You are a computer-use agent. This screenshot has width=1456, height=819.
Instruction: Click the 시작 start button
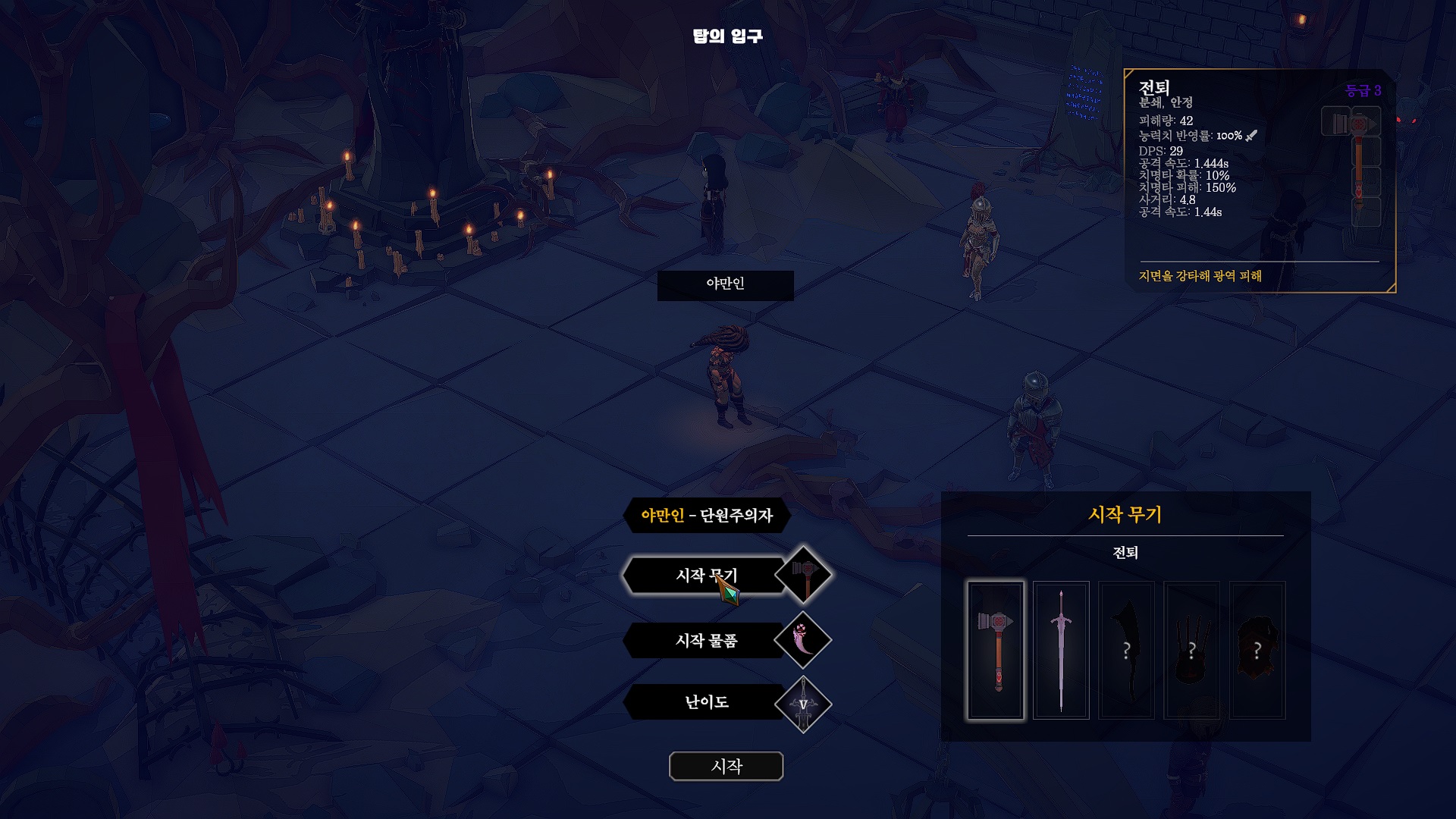coord(726,766)
